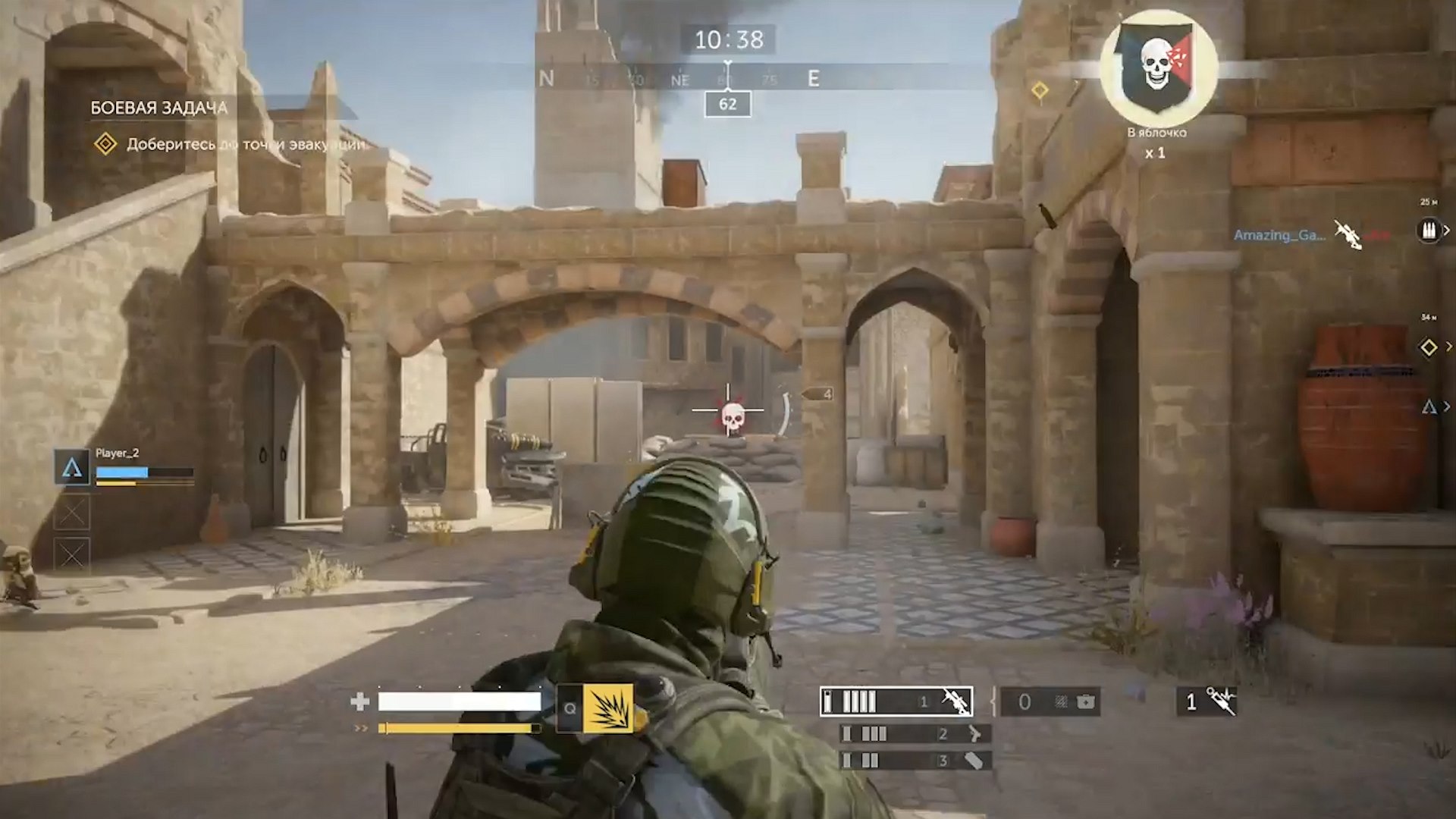Image resolution: width=1456 pixels, height=819 pixels.
Task: Select weapon slot 3
Action: (915, 760)
